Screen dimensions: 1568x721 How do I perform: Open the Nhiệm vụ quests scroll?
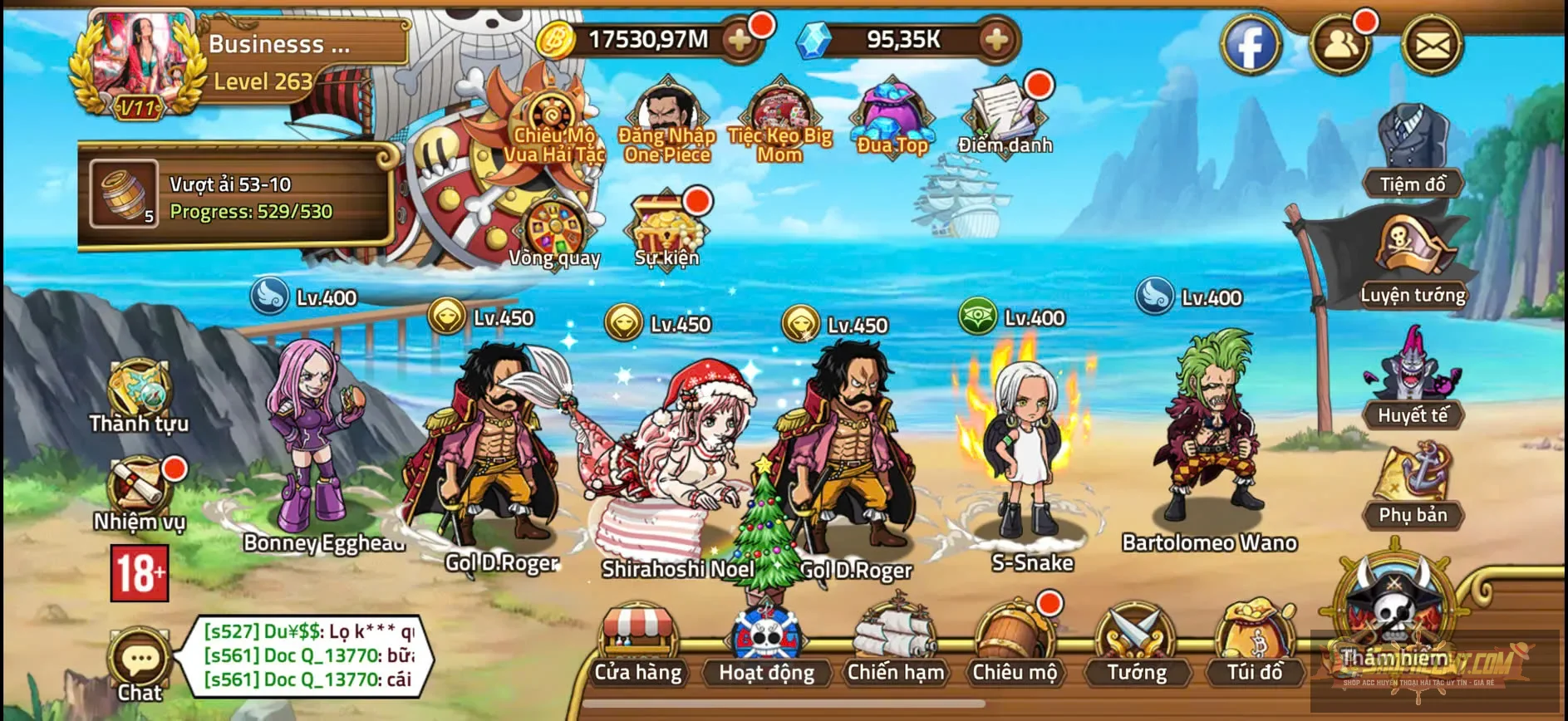pos(139,492)
